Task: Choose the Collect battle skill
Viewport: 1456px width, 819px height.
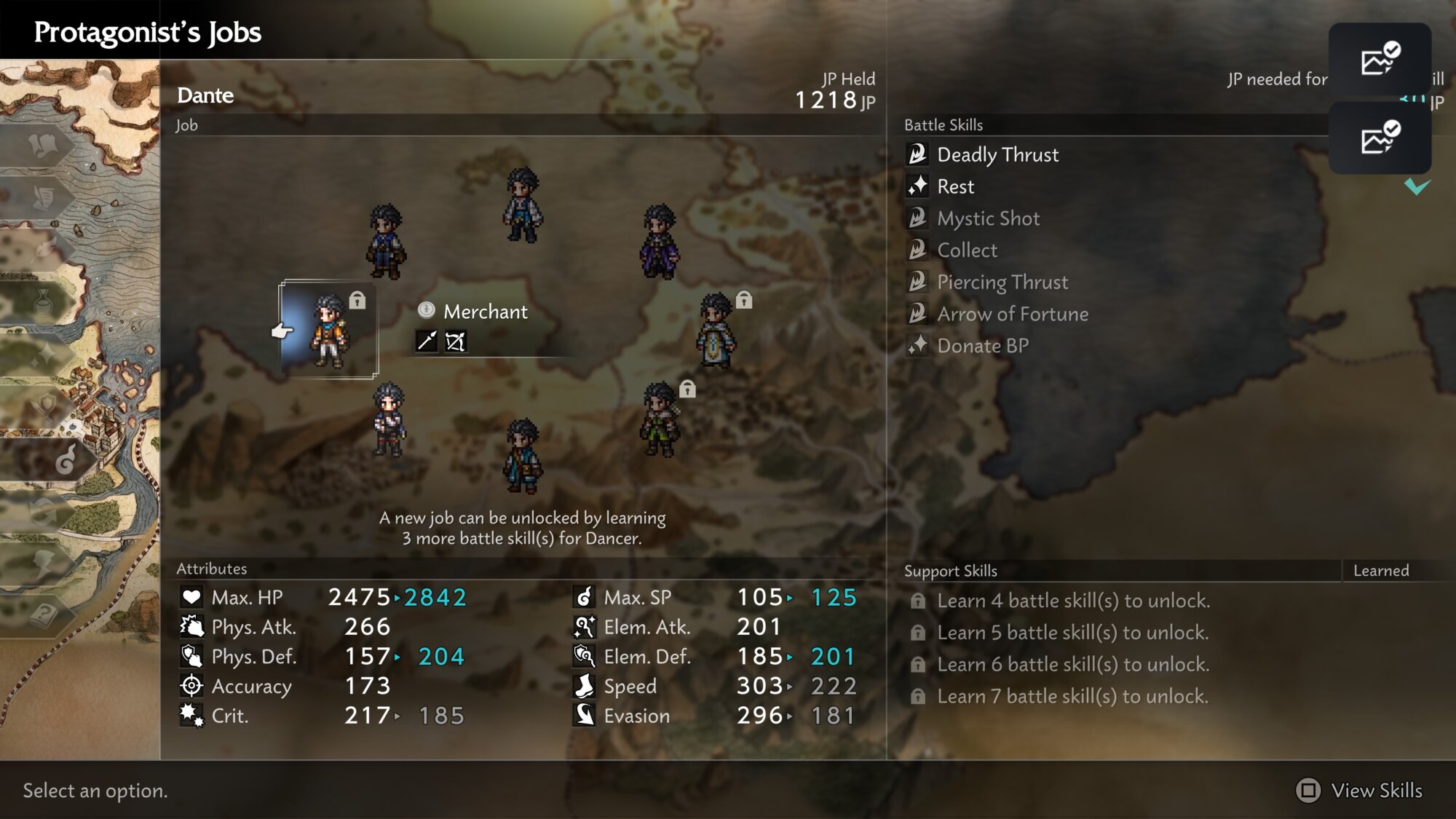Action: click(967, 250)
